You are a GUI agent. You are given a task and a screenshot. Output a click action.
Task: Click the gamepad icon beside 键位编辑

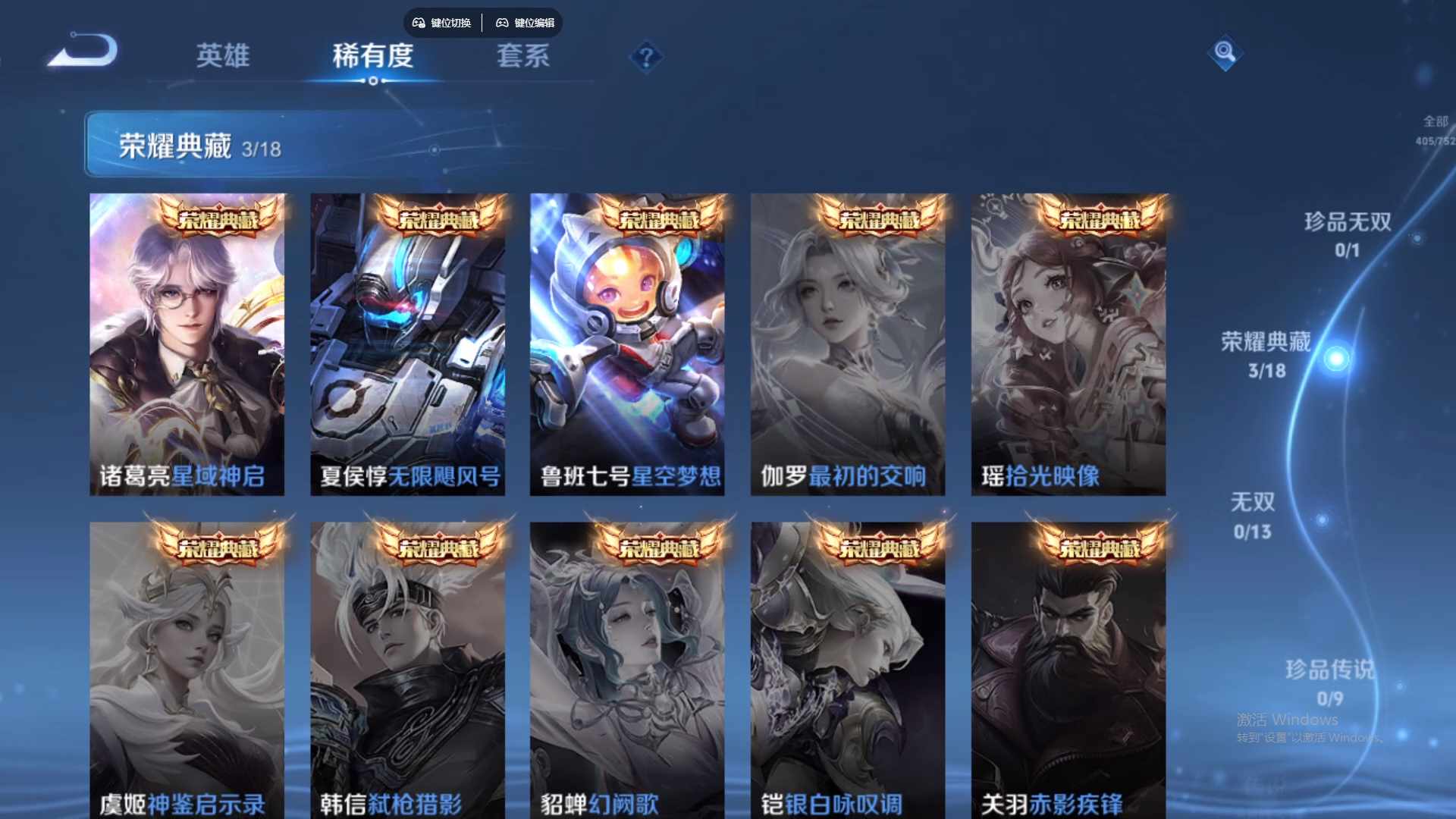pos(502,23)
